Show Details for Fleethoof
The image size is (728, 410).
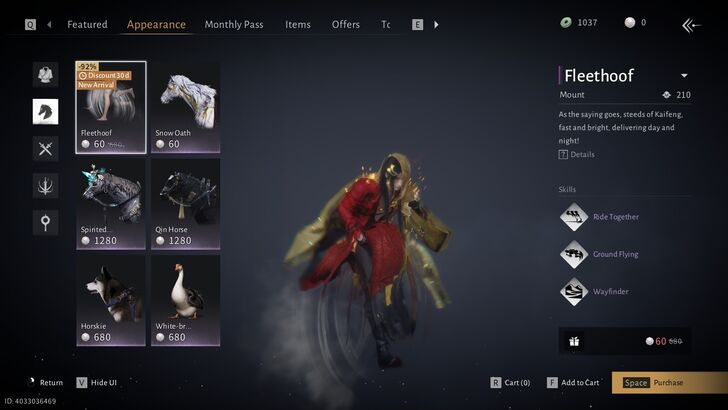pos(577,154)
